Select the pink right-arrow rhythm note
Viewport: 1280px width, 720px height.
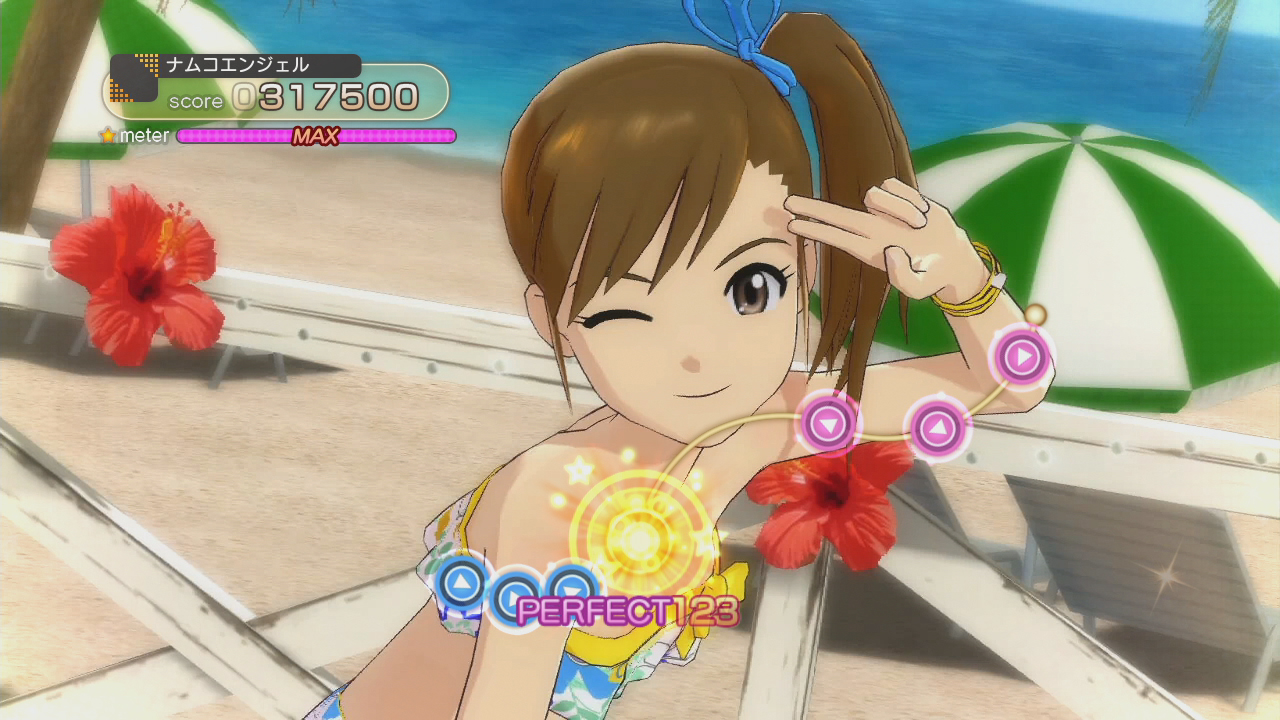pos(1021,357)
